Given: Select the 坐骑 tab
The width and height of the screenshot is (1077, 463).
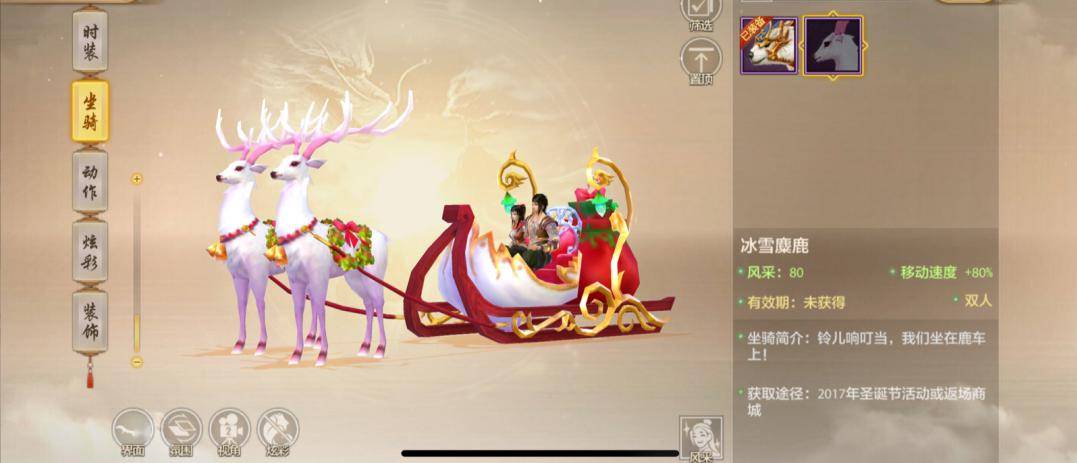Looking at the screenshot, I should click(x=91, y=111).
